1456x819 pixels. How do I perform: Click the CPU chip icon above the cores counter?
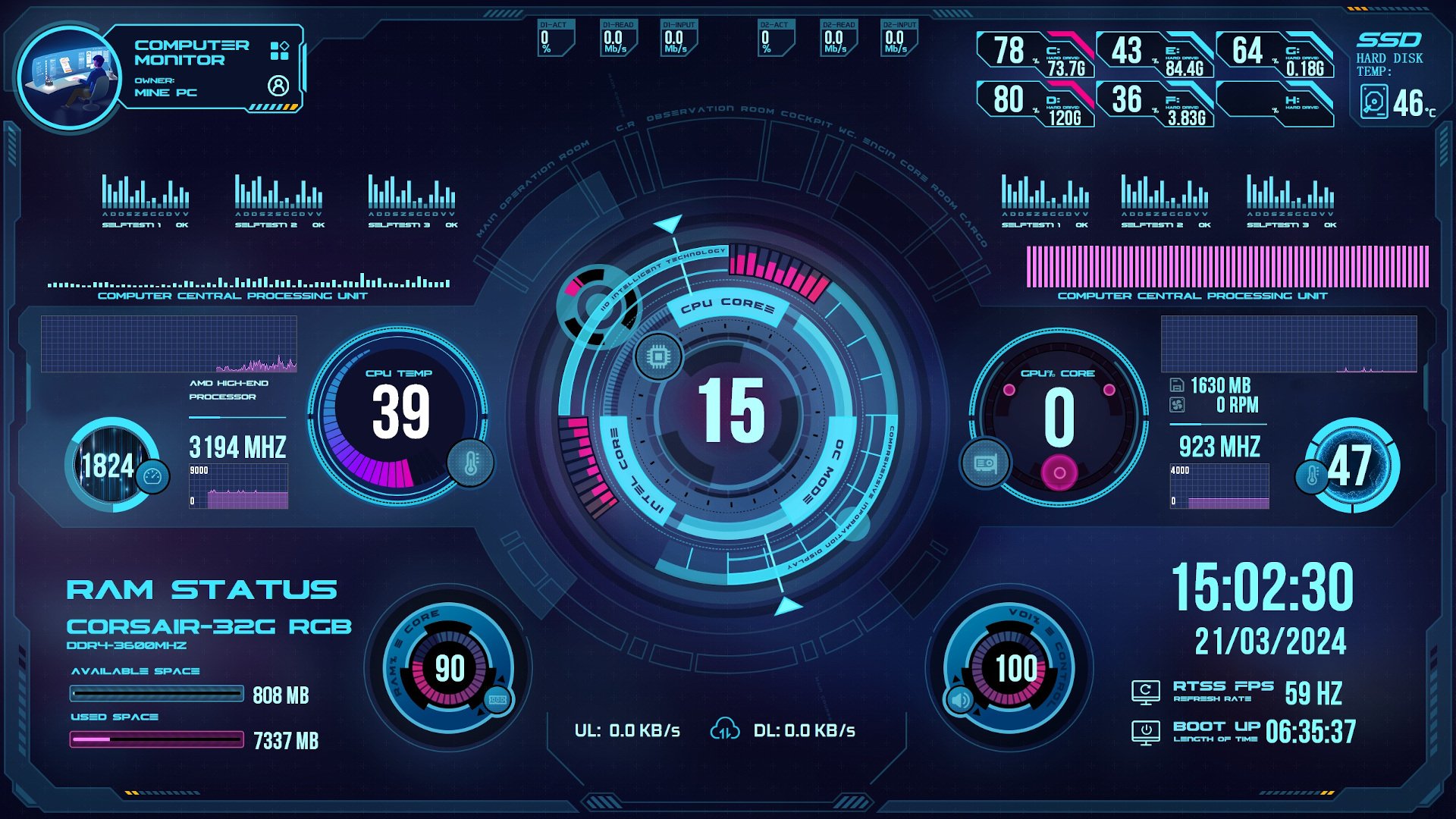pos(659,355)
